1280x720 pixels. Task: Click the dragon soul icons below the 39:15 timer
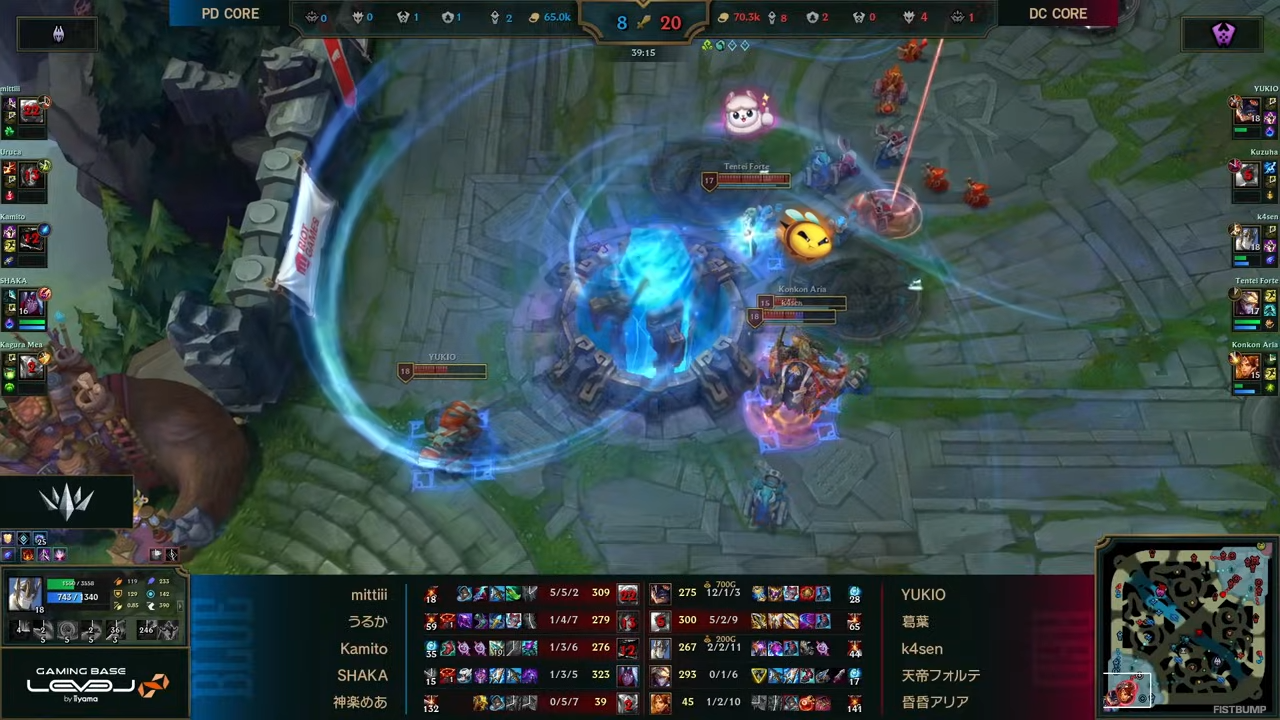727,45
